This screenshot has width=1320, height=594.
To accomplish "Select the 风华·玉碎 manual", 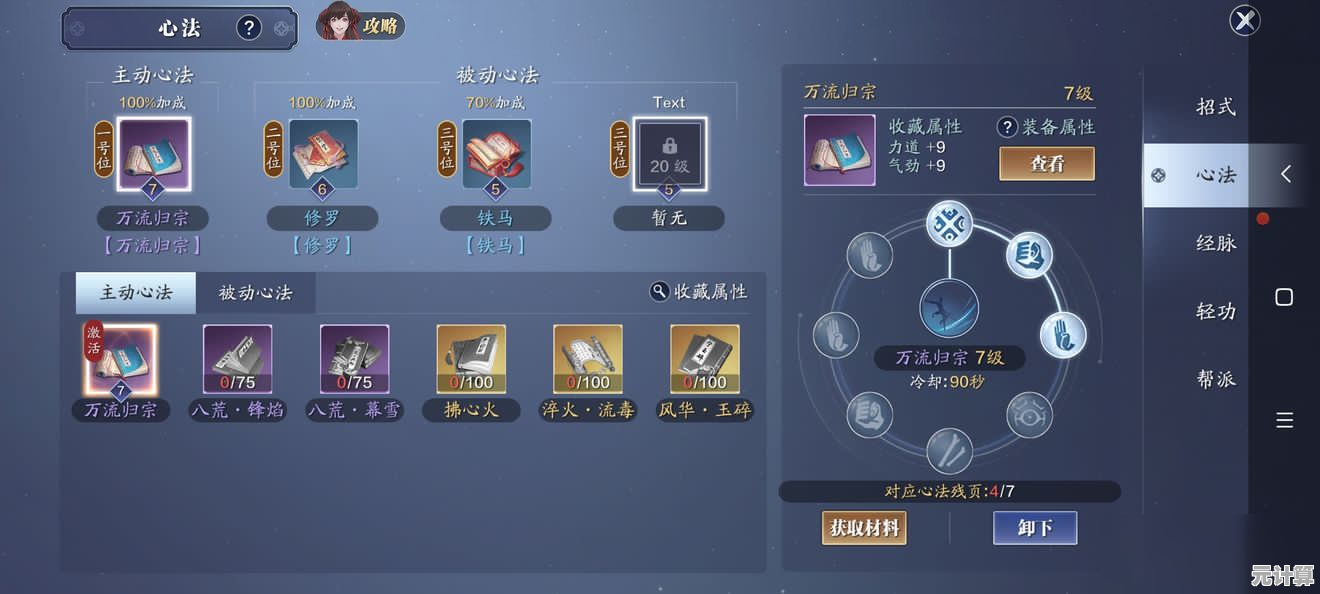I will (705, 359).
